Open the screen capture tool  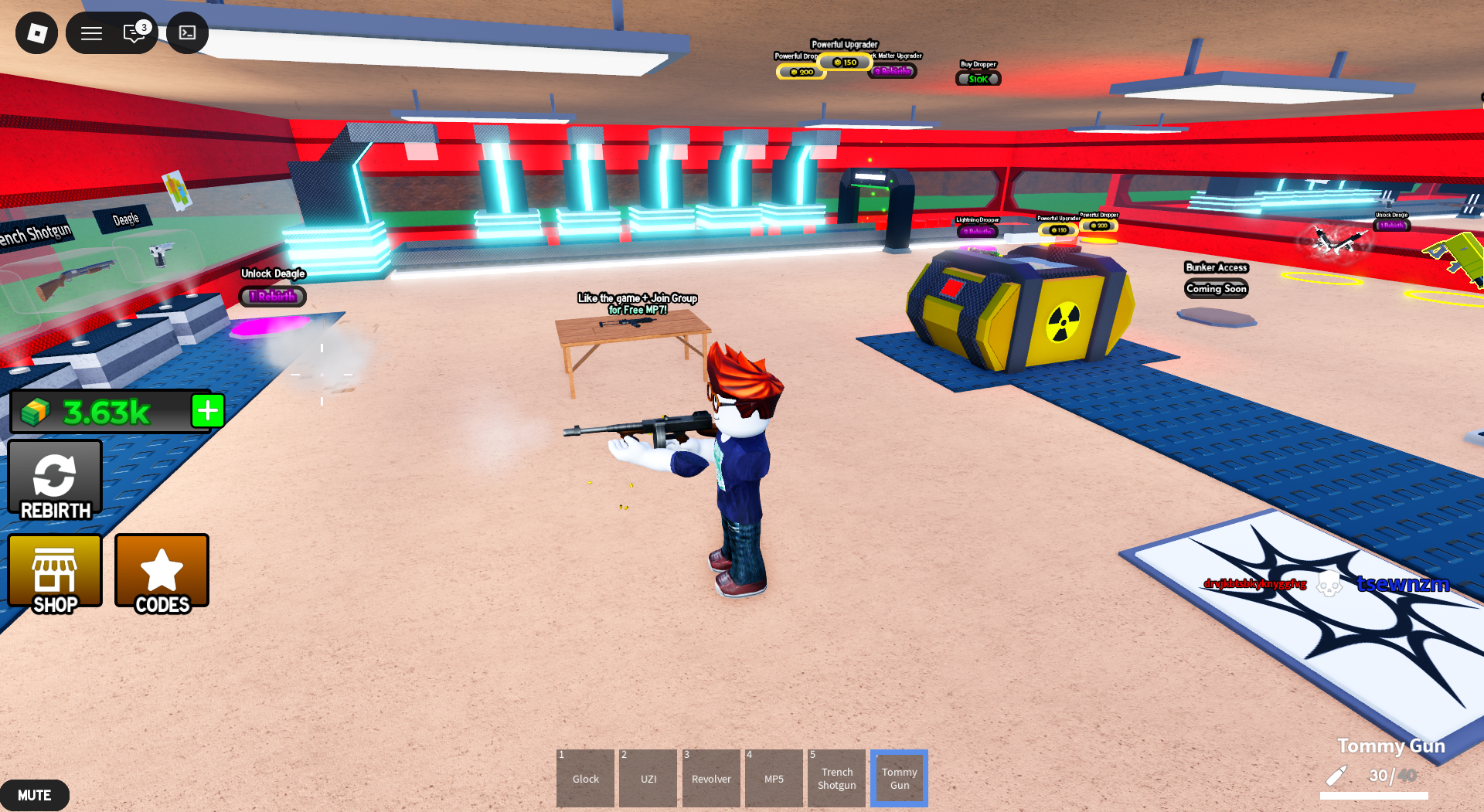pos(187,33)
